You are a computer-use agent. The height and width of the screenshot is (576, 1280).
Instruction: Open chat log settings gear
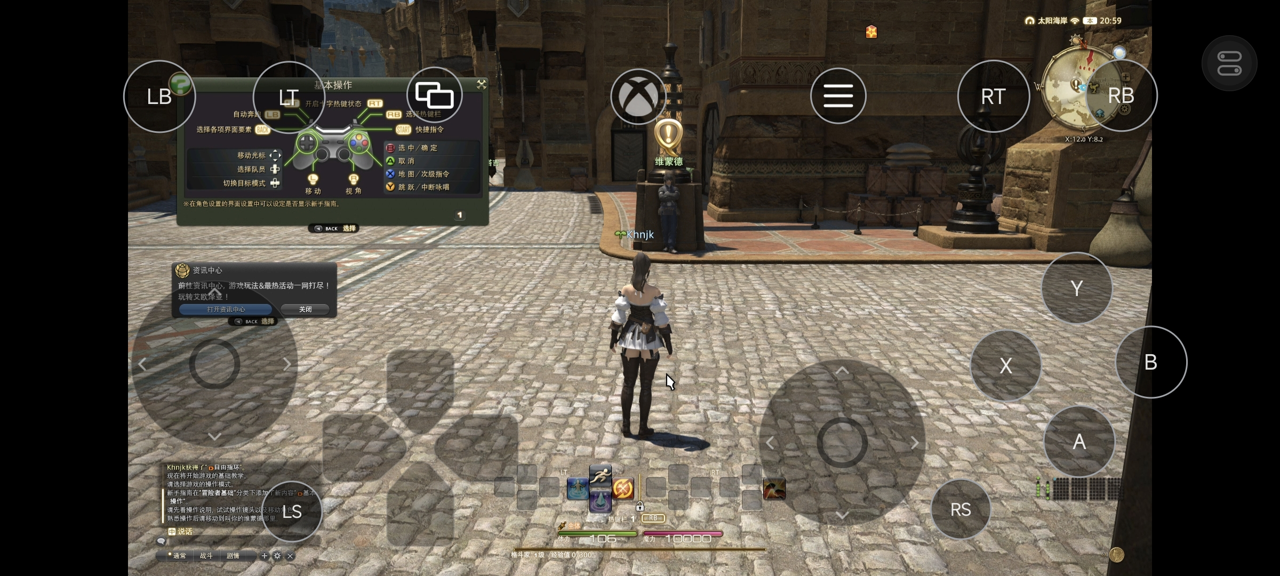click(x=277, y=555)
